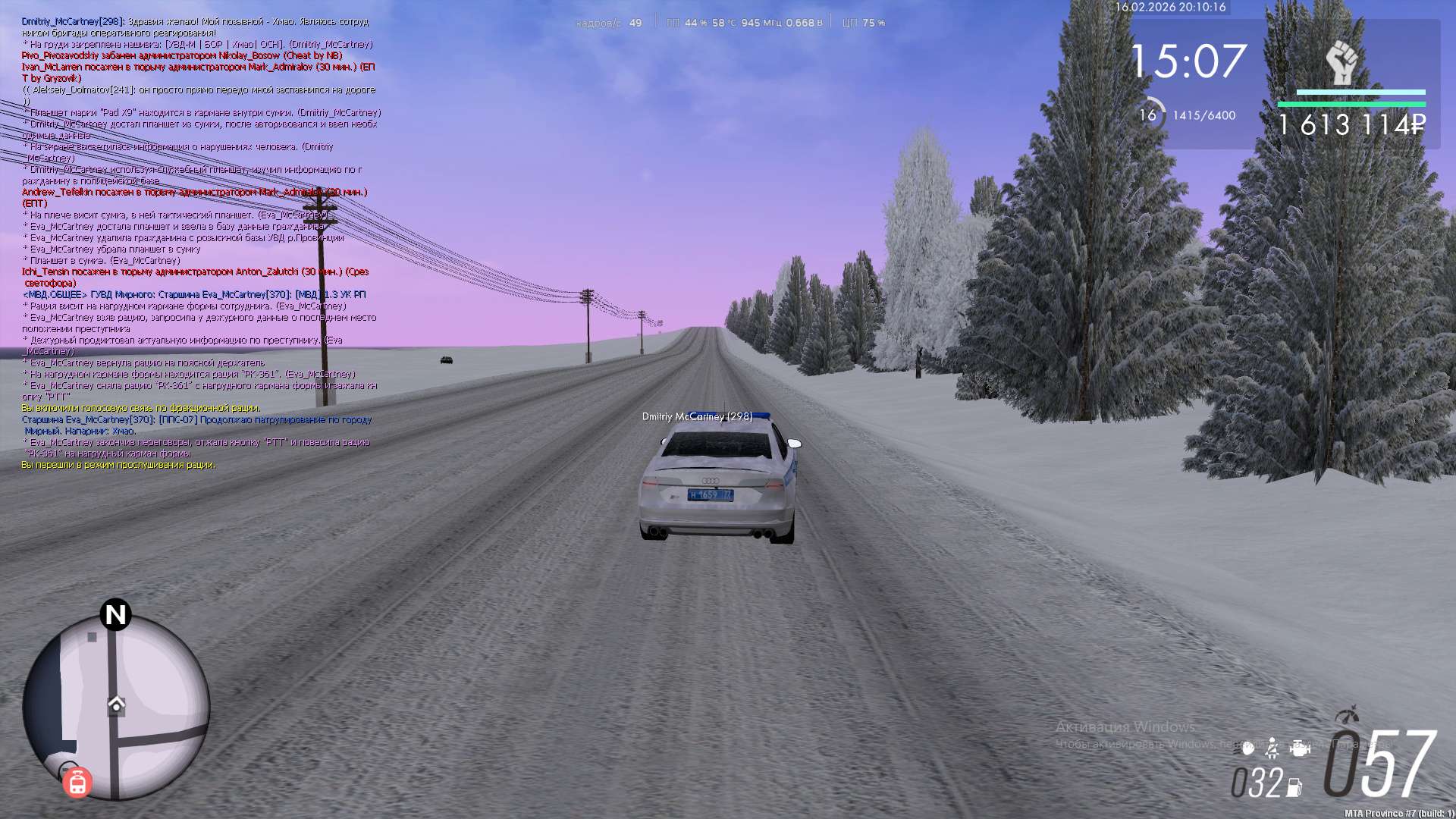1456x819 pixels.
Task: Click the engine status icon
Action: pos(1300,748)
